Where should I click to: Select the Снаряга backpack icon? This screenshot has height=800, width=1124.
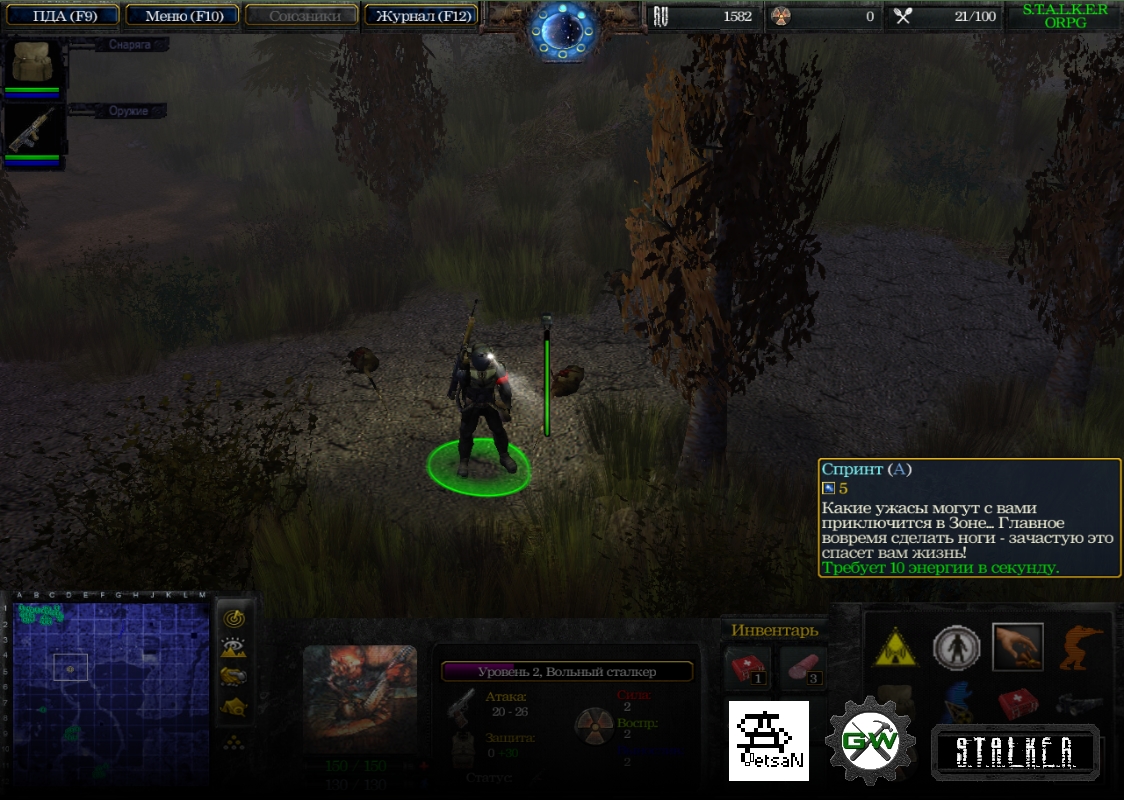click(x=35, y=63)
